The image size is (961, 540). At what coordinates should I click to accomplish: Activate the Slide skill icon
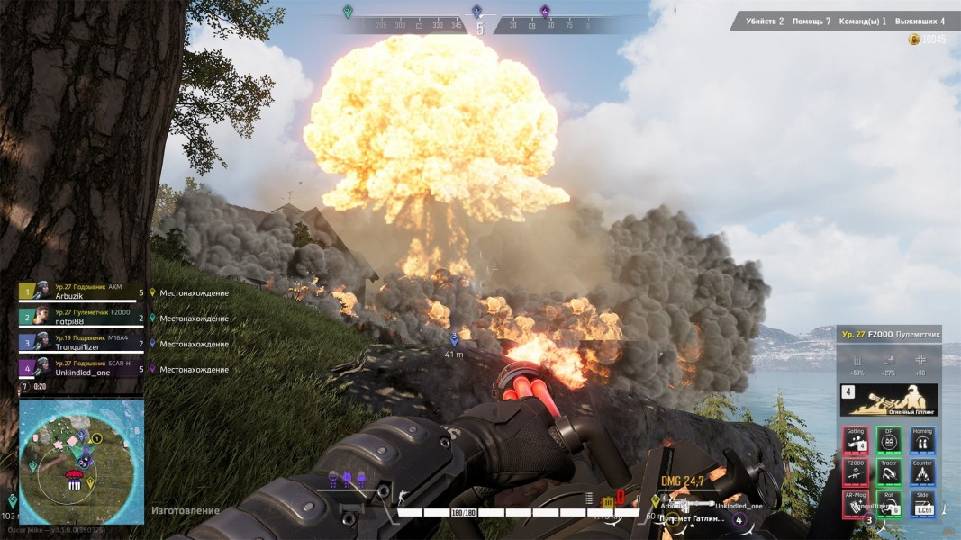point(922,503)
